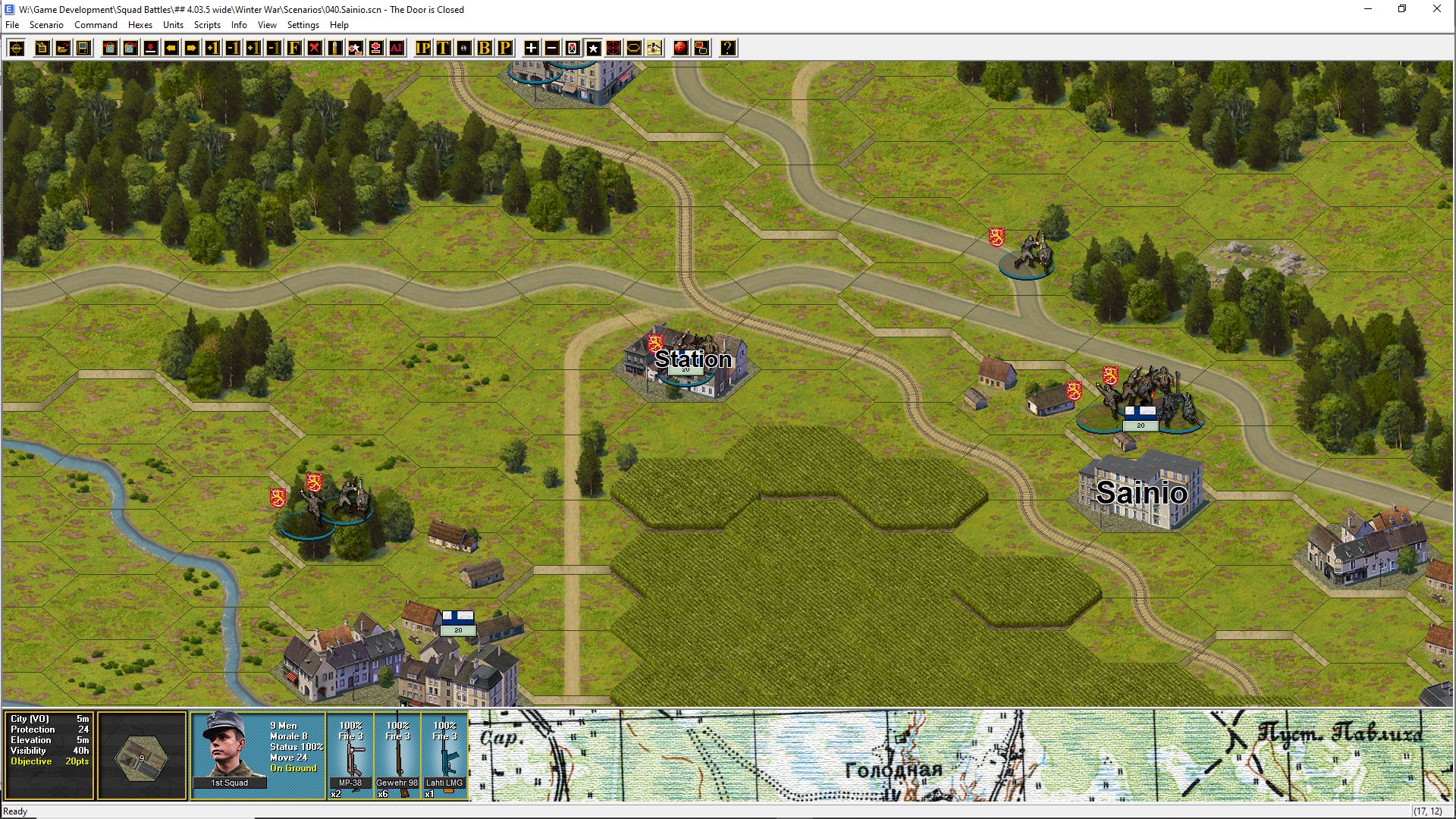Select the 1st Squad unit portrait
Image resolution: width=1456 pixels, height=819 pixels.
[x=229, y=749]
